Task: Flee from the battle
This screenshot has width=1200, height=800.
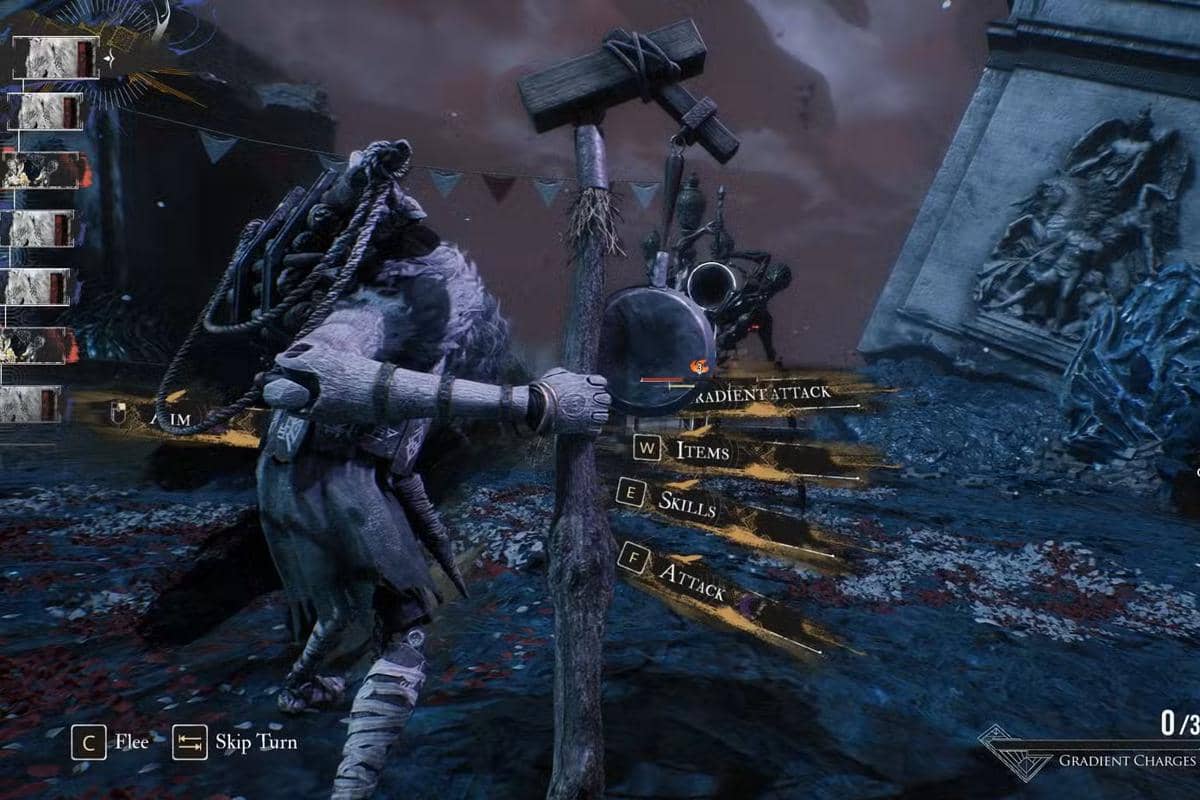Action: [x=131, y=742]
